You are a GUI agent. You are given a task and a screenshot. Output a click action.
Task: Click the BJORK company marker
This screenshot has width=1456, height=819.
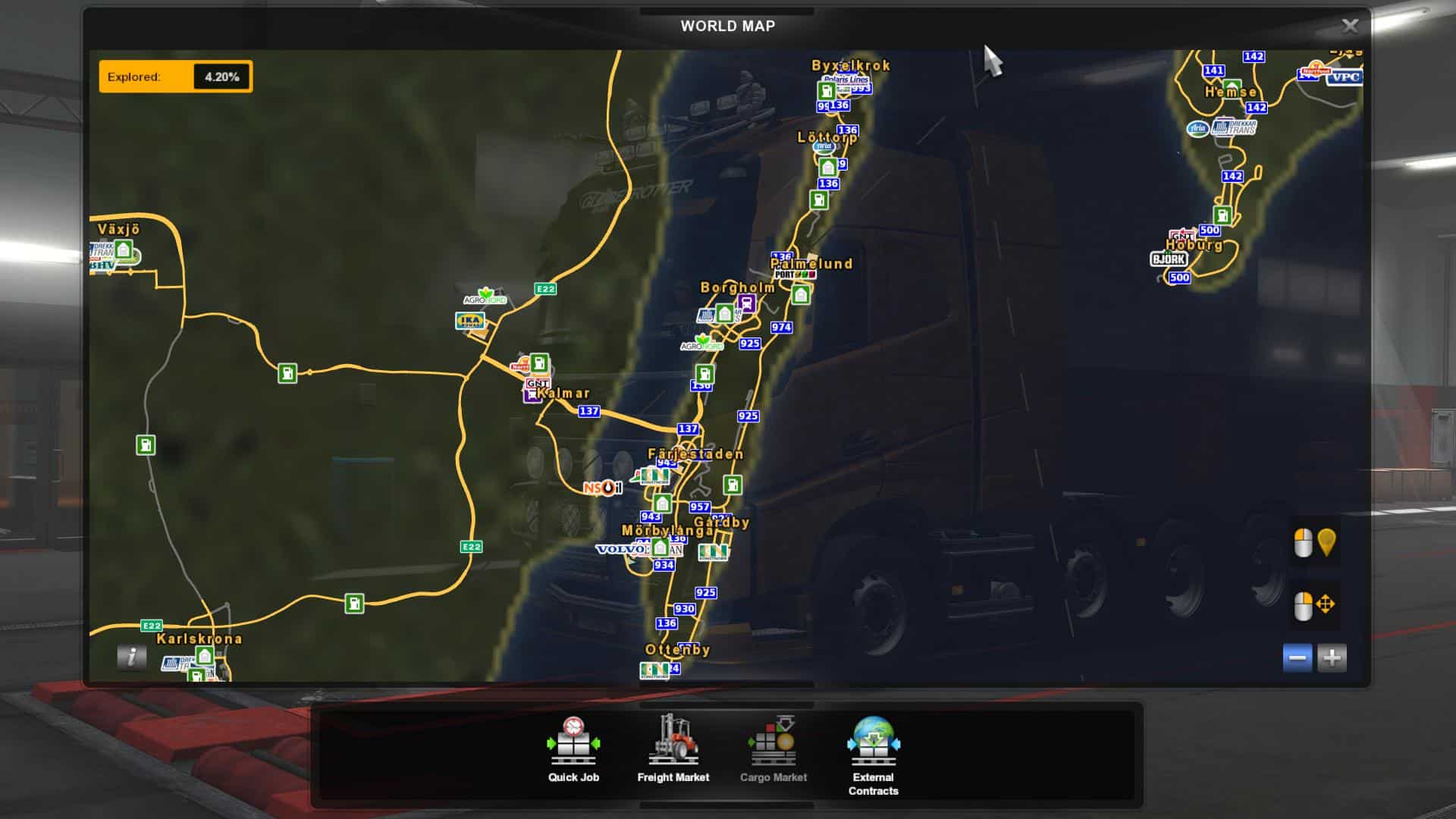(x=1169, y=259)
